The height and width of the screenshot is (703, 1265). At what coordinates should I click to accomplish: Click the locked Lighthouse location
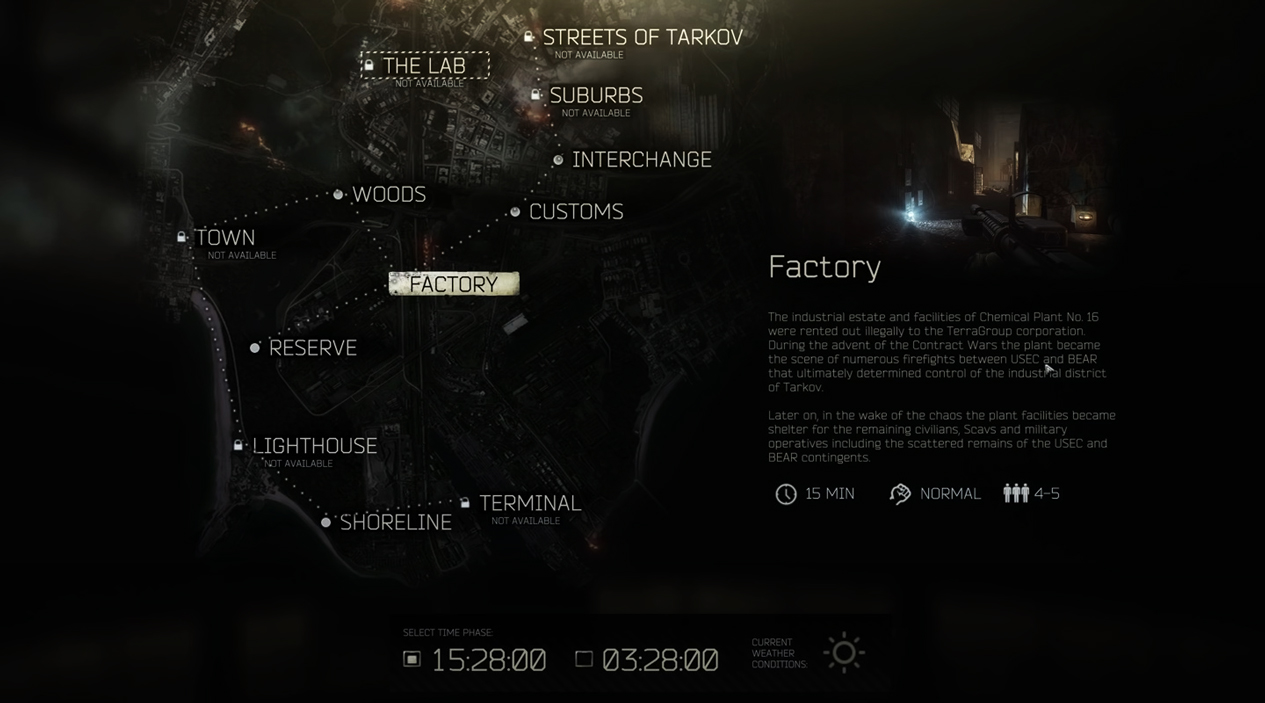pyautogui.click(x=314, y=446)
